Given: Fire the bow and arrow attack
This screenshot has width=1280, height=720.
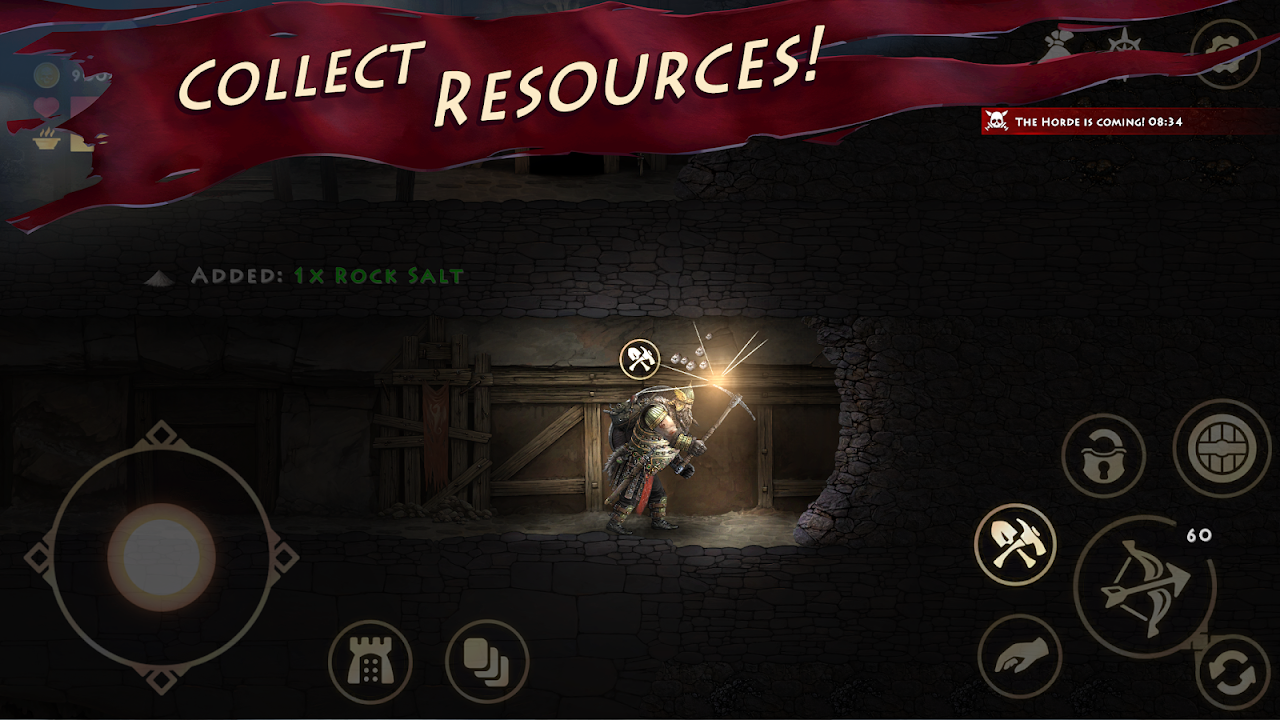Looking at the screenshot, I should point(1144,586).
